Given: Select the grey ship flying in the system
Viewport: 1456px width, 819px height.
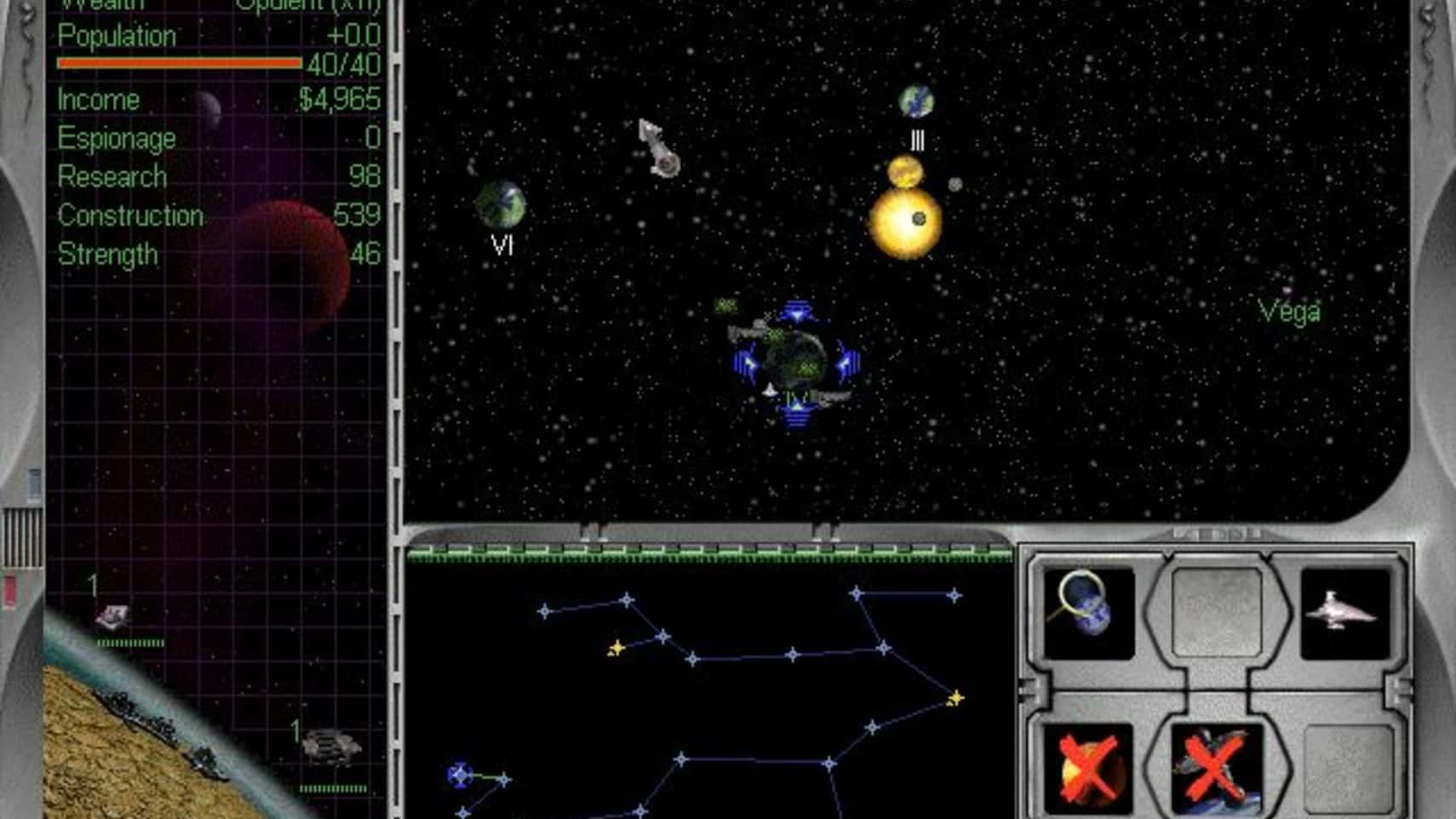Looking at the screenshot, I should 659,148.
